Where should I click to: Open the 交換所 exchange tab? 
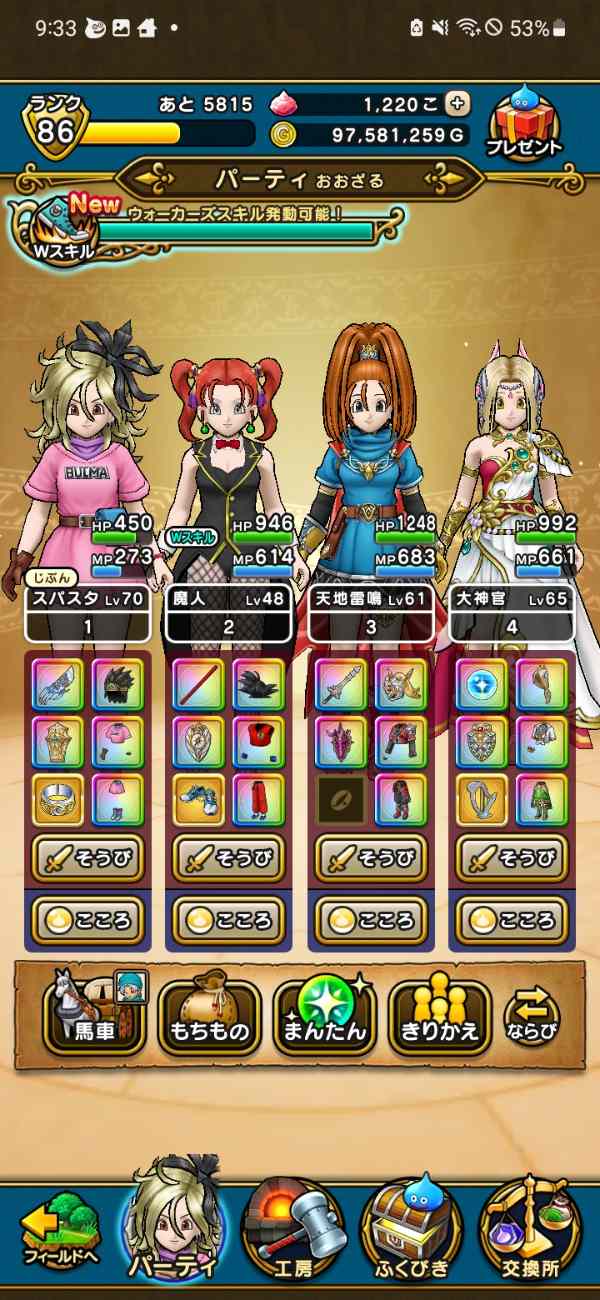point(529,1234)
